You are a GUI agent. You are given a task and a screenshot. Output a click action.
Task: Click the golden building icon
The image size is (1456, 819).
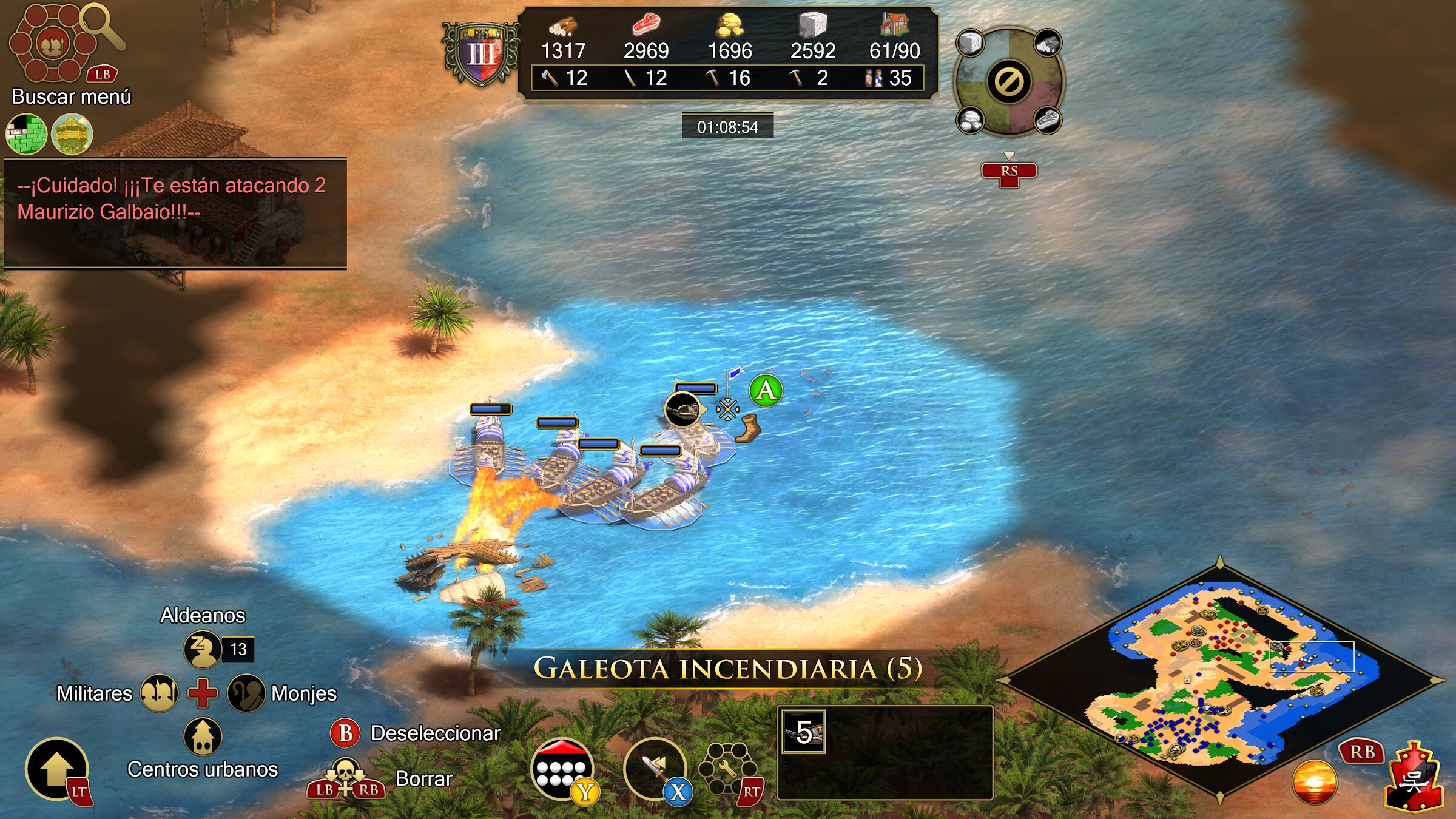(x=72, y=134)
